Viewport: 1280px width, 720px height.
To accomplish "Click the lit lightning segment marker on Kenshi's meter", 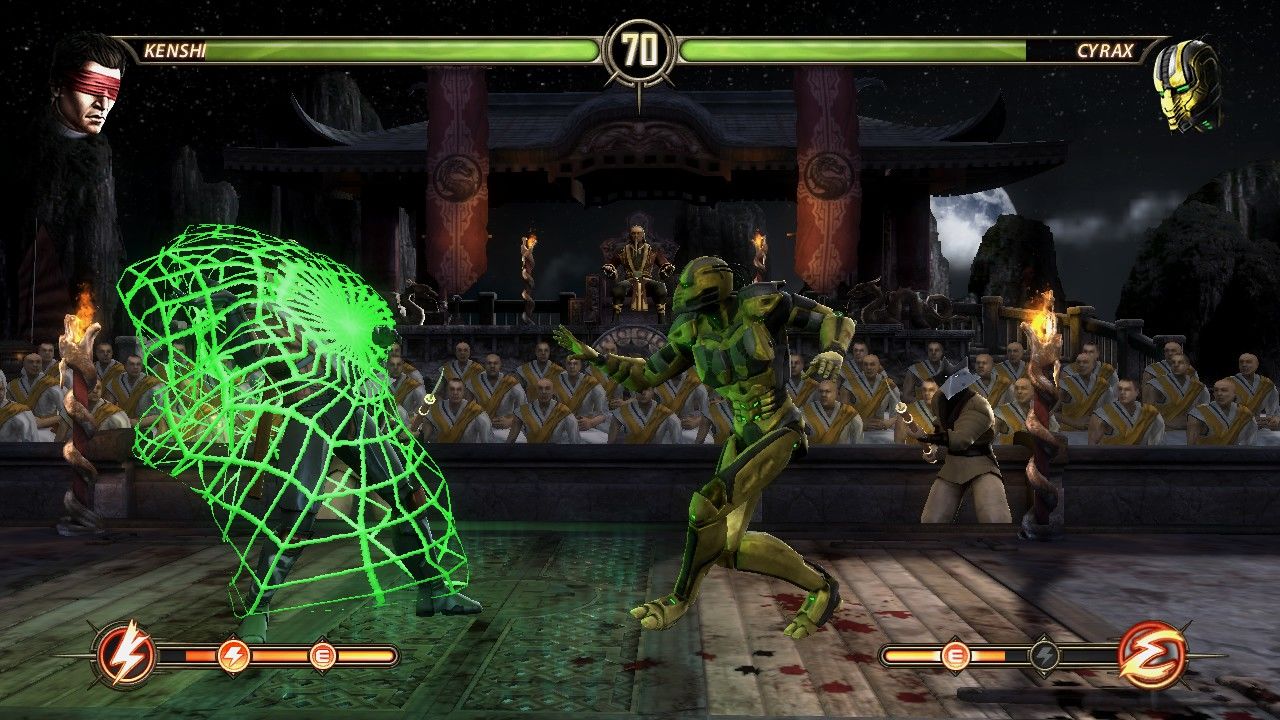I will [232, 656].
